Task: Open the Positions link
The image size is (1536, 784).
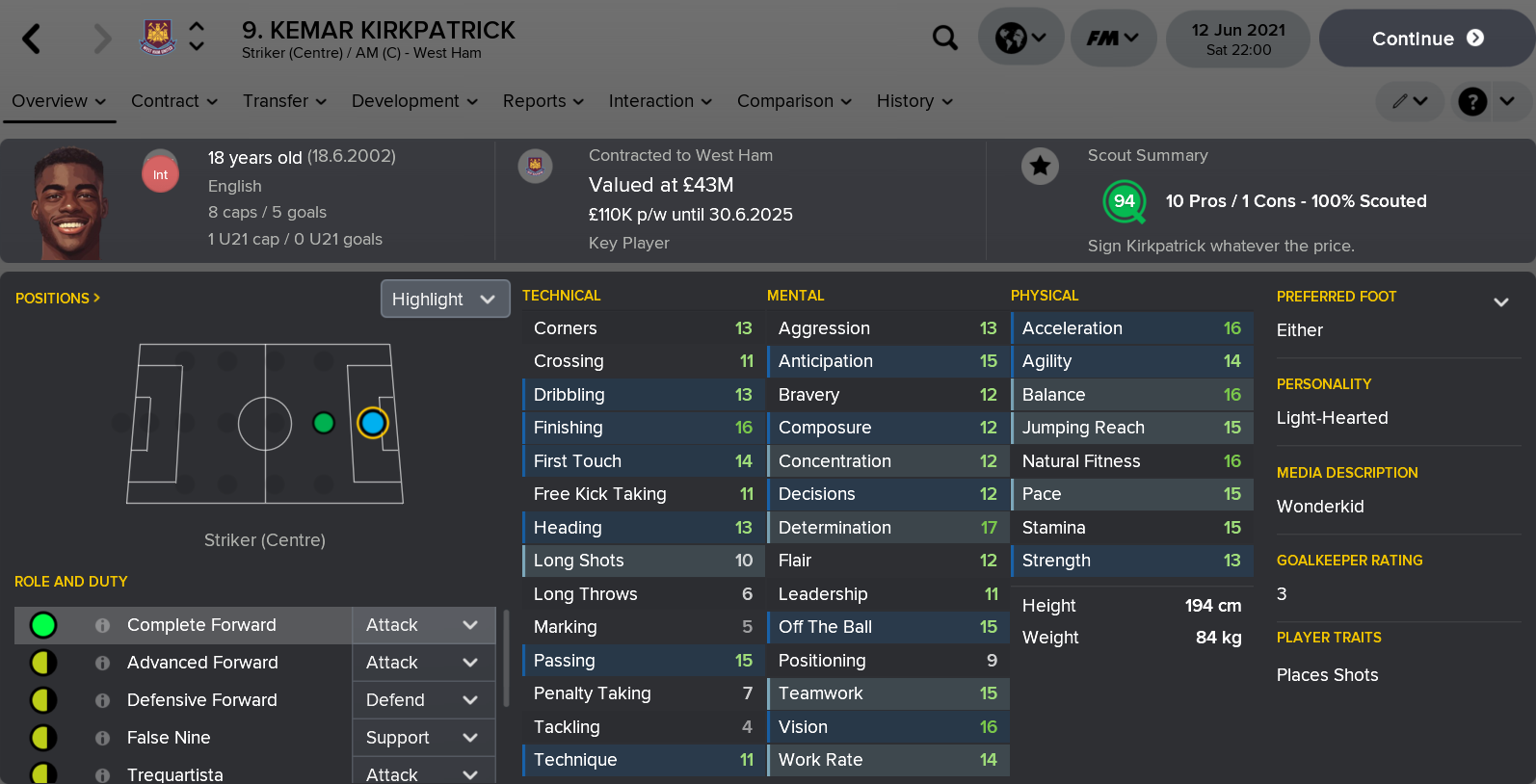Action: [58, 299]
